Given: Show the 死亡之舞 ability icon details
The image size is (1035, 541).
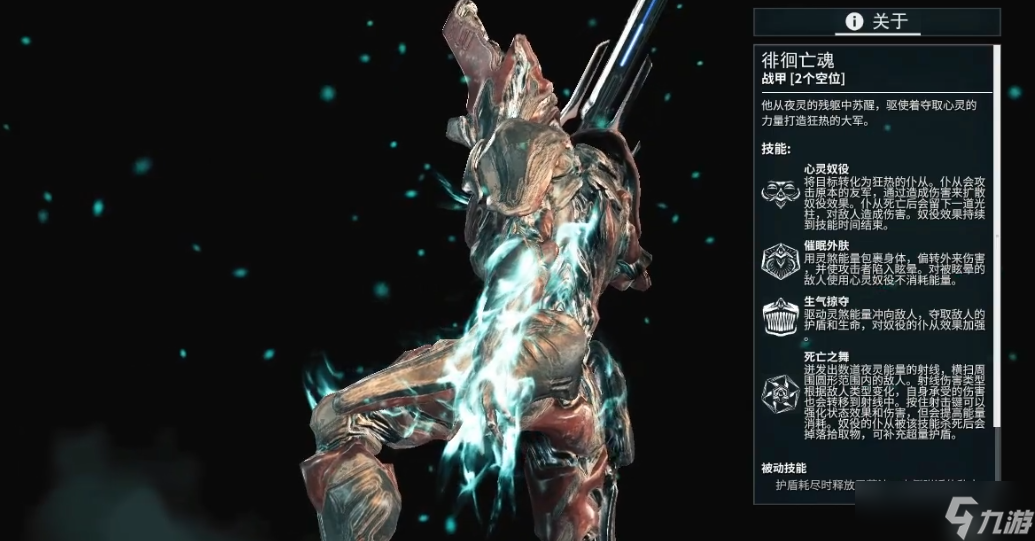Looking at the screenshot, I should (x=780, y=394).
